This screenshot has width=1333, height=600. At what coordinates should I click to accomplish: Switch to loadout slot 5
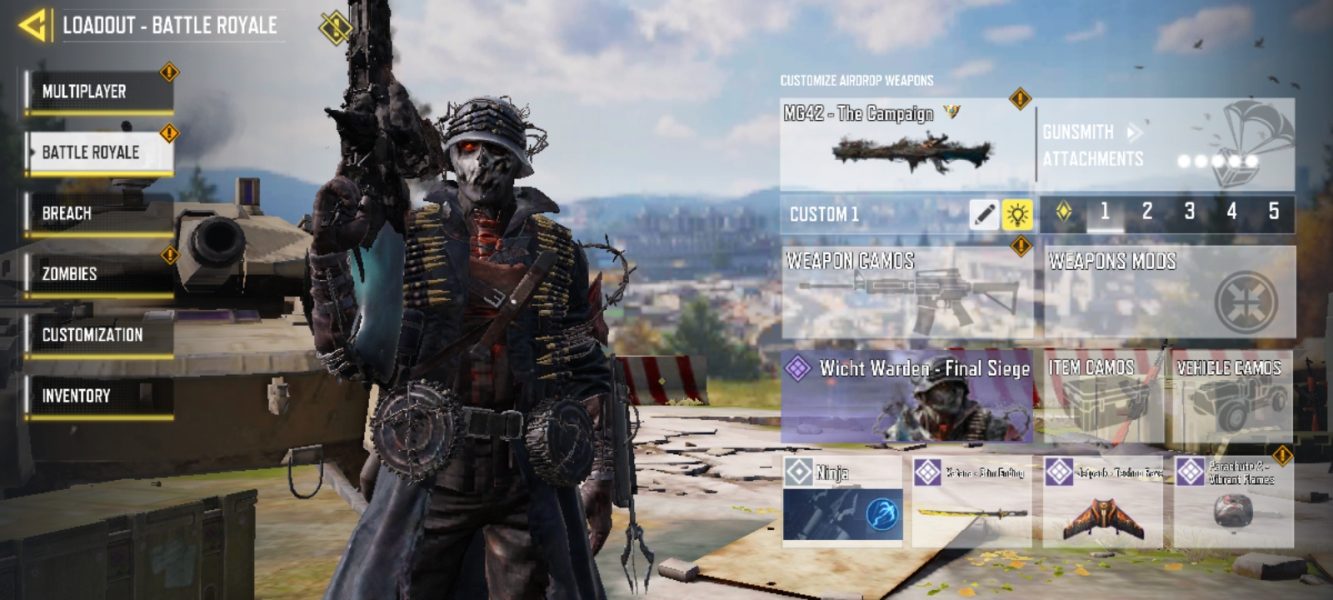1273,212
